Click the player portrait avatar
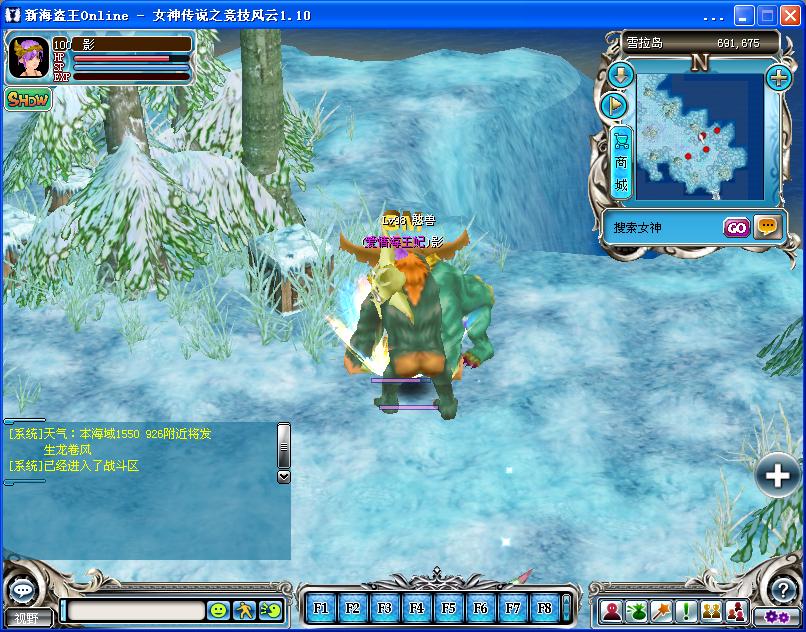The height and width of the screenshot is (632, 806). (x=28, y=59)
